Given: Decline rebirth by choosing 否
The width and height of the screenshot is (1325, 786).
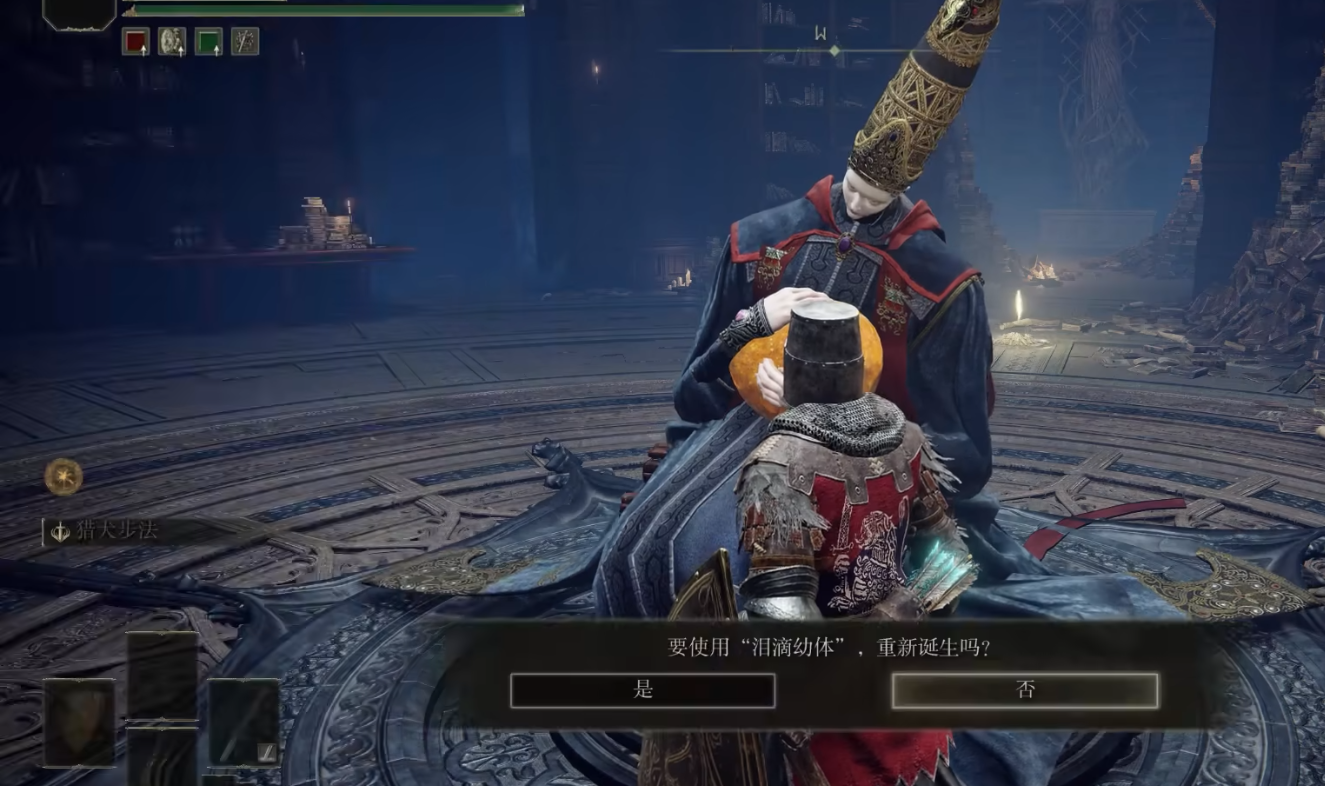Looking at the screenshot, I should click(x=1024, y=690).
